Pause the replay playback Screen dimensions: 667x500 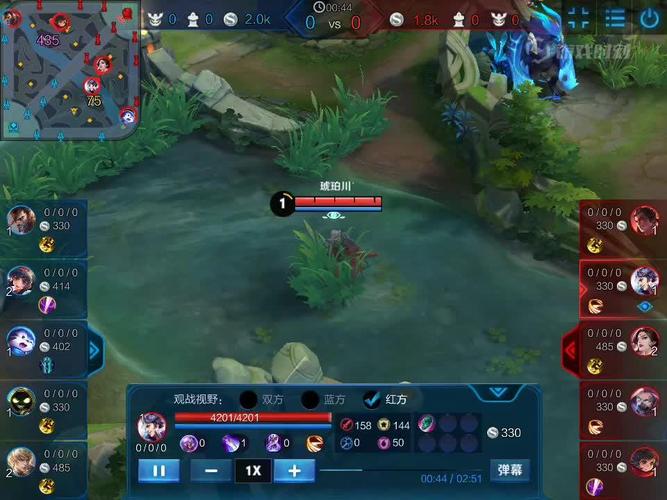tap(159, 470)
